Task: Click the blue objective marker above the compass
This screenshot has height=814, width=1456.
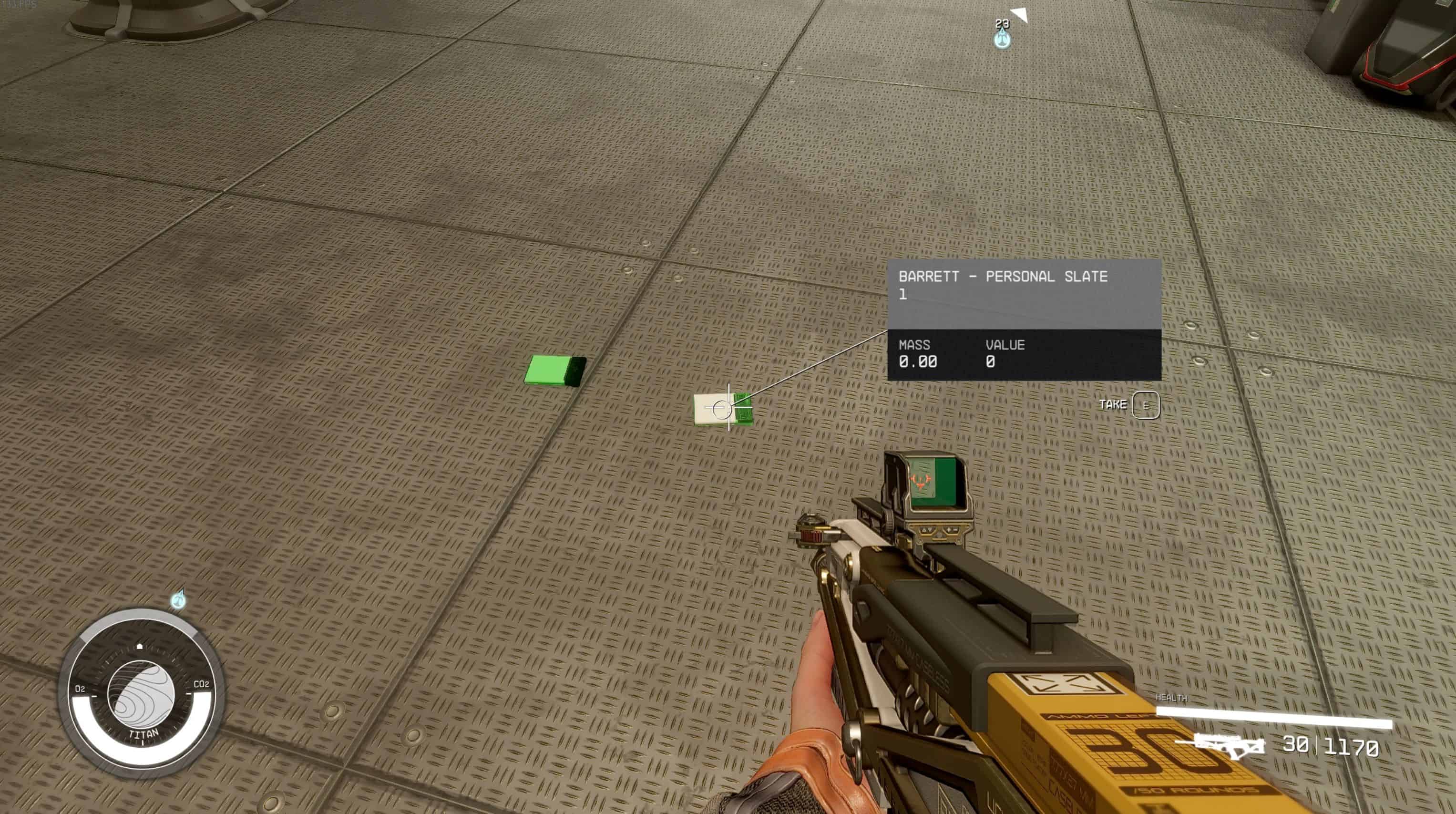Action: [x=179, y=599]
